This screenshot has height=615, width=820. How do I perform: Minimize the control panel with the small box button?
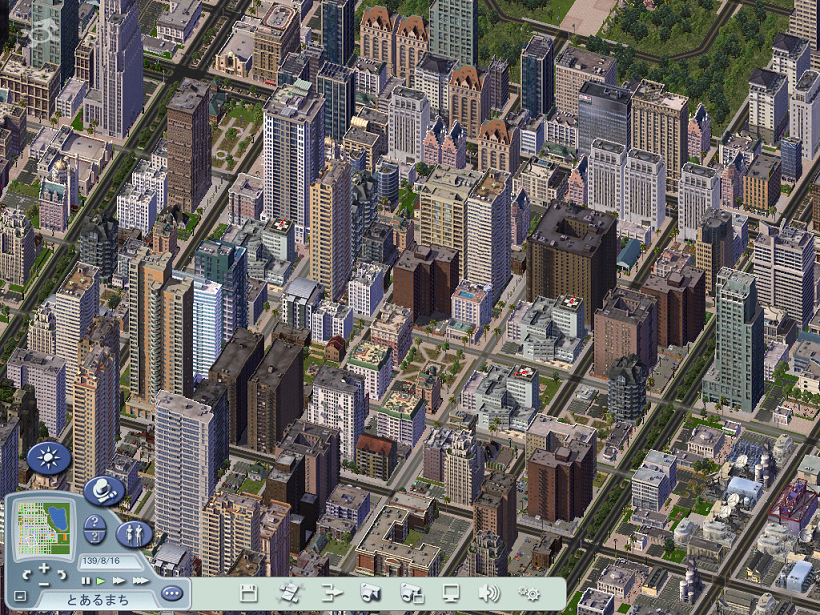[20, 597]
